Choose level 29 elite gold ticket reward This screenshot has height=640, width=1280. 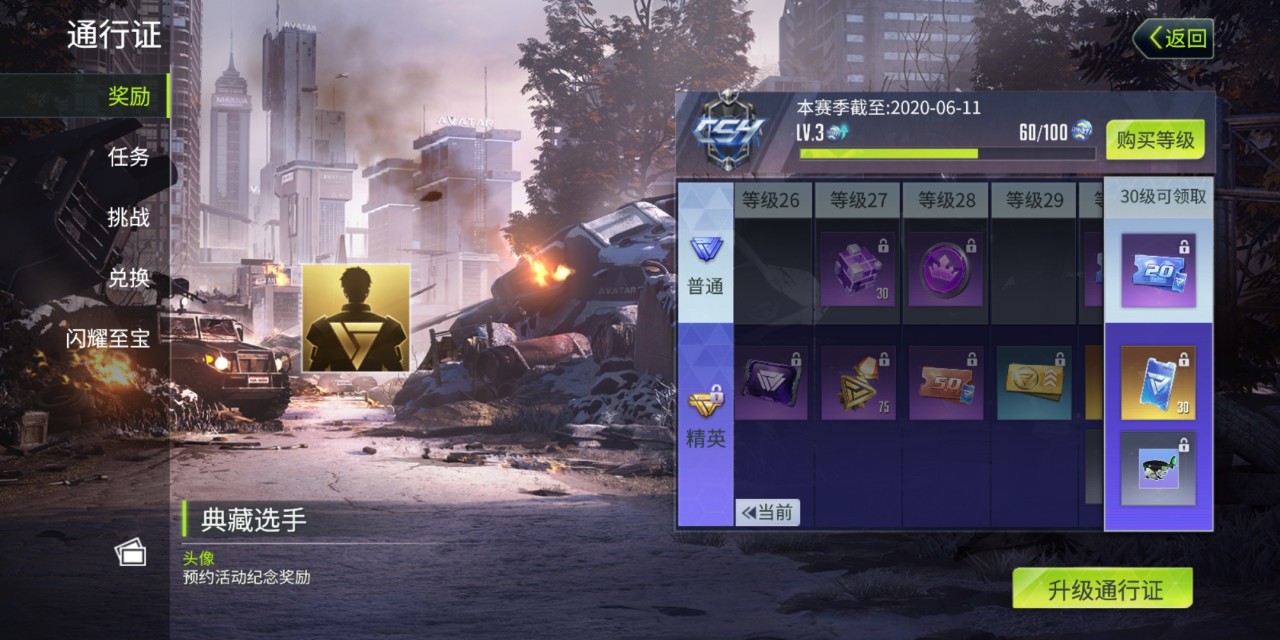pyautogui.click(x=1034, y=383)
